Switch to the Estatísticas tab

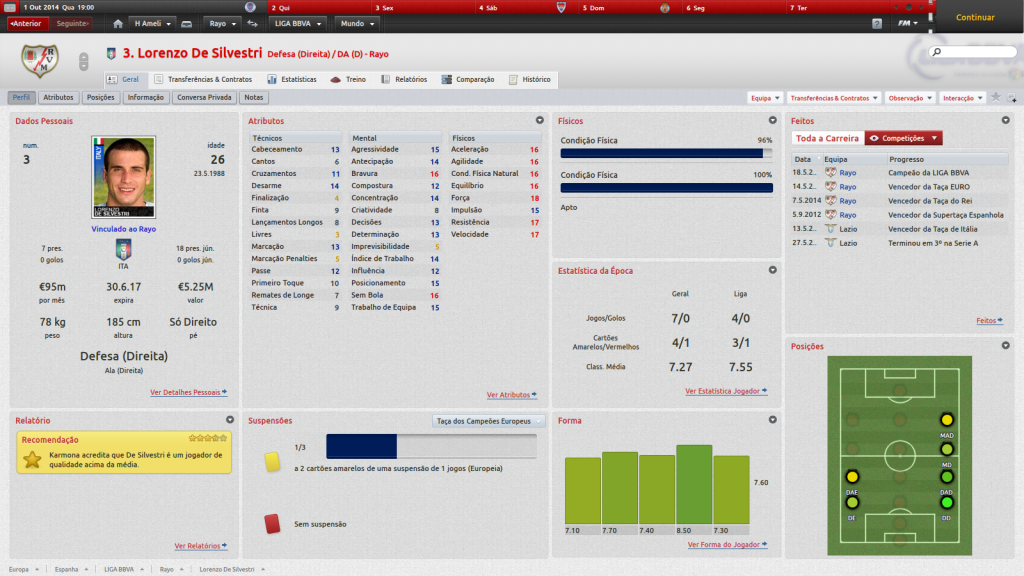[x=292, y=79]
